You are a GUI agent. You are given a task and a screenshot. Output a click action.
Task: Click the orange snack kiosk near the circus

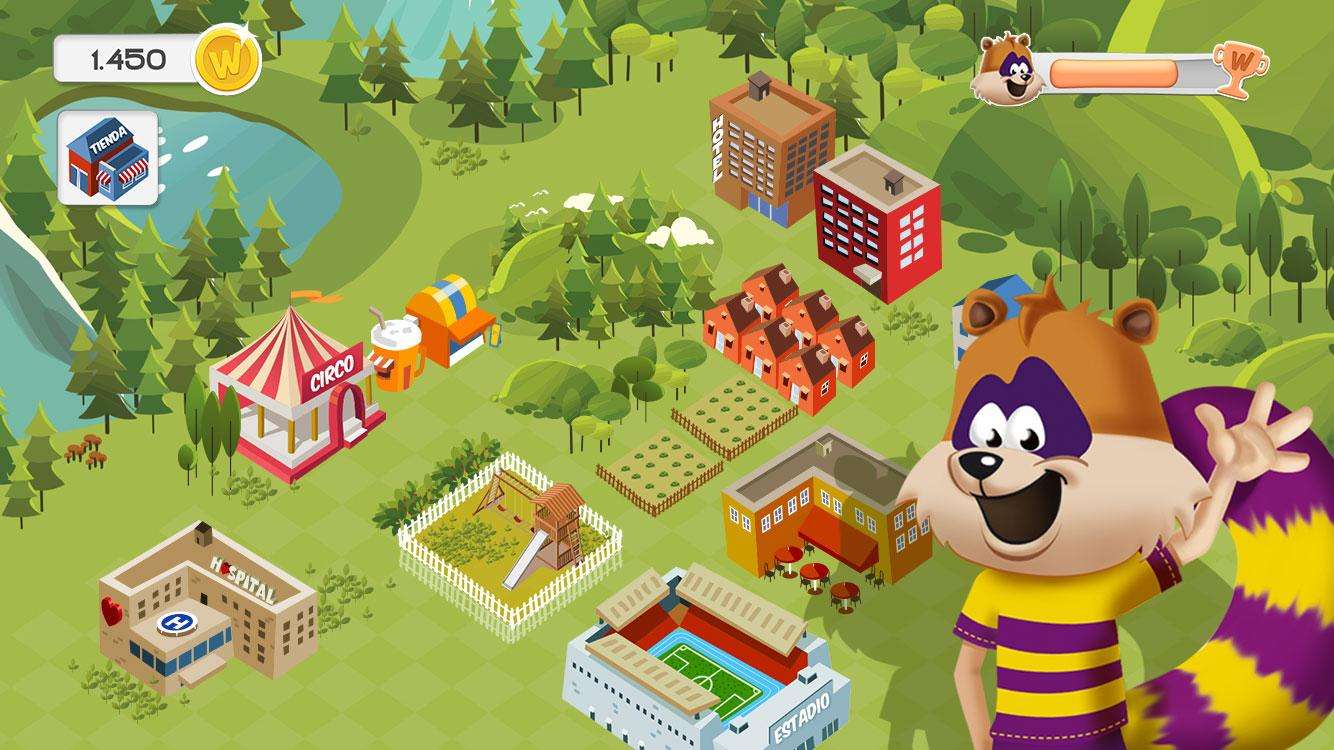tap(450, 320)
